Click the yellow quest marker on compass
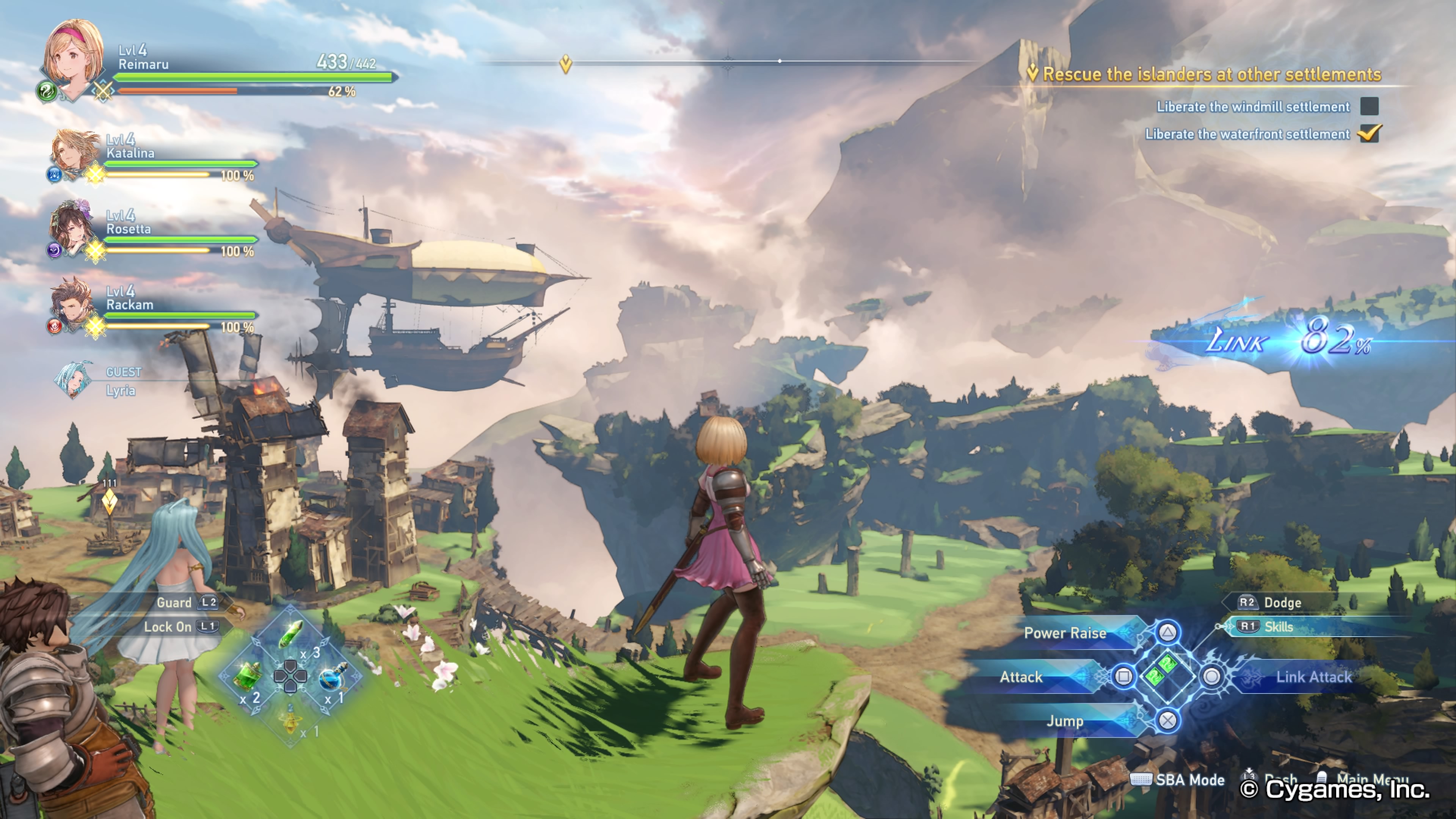The width and height of the screenshot is (1456, 819). [565, 64]
